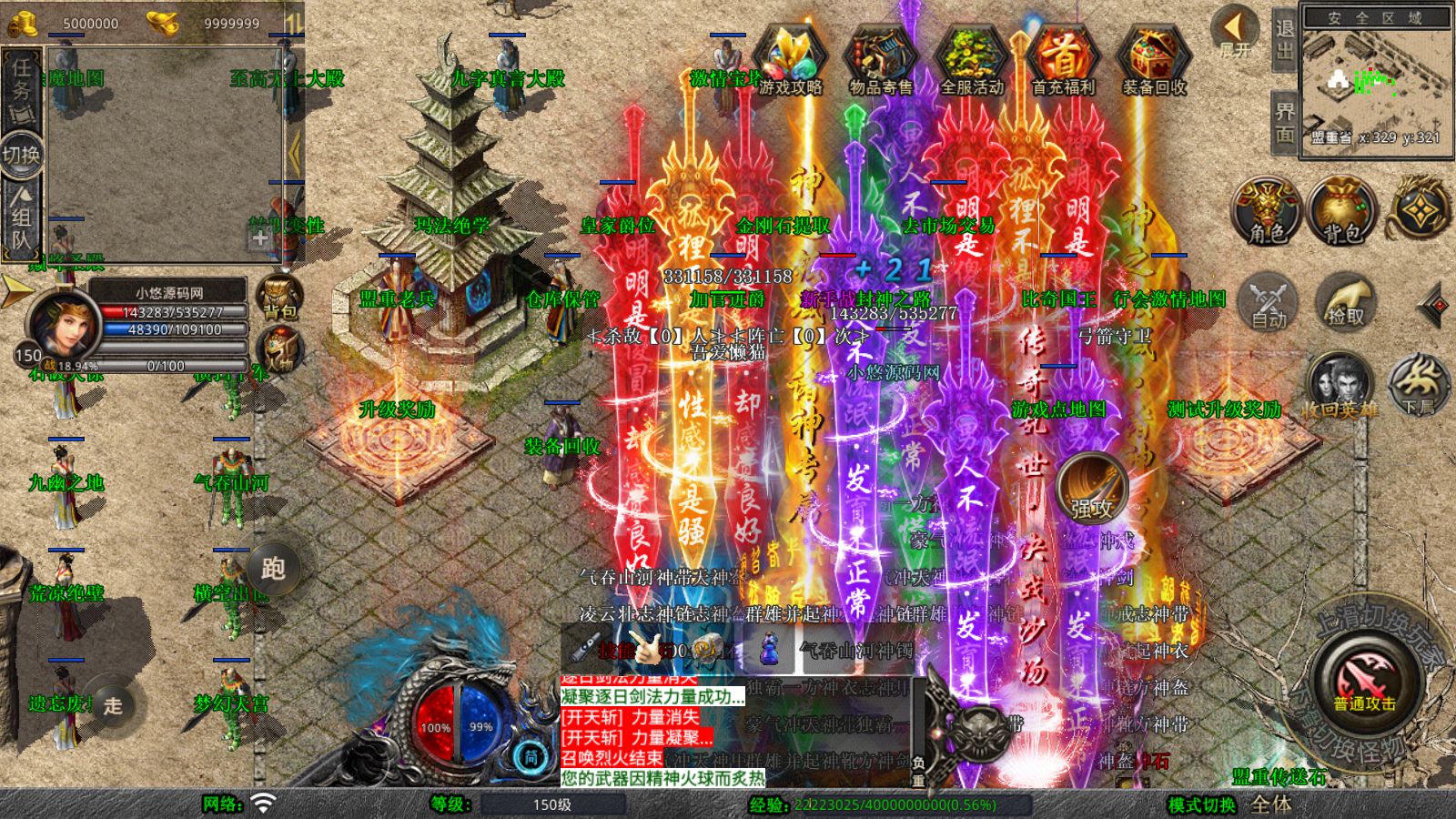Click the 模式切换 attack mode switch

[1201, 805]
